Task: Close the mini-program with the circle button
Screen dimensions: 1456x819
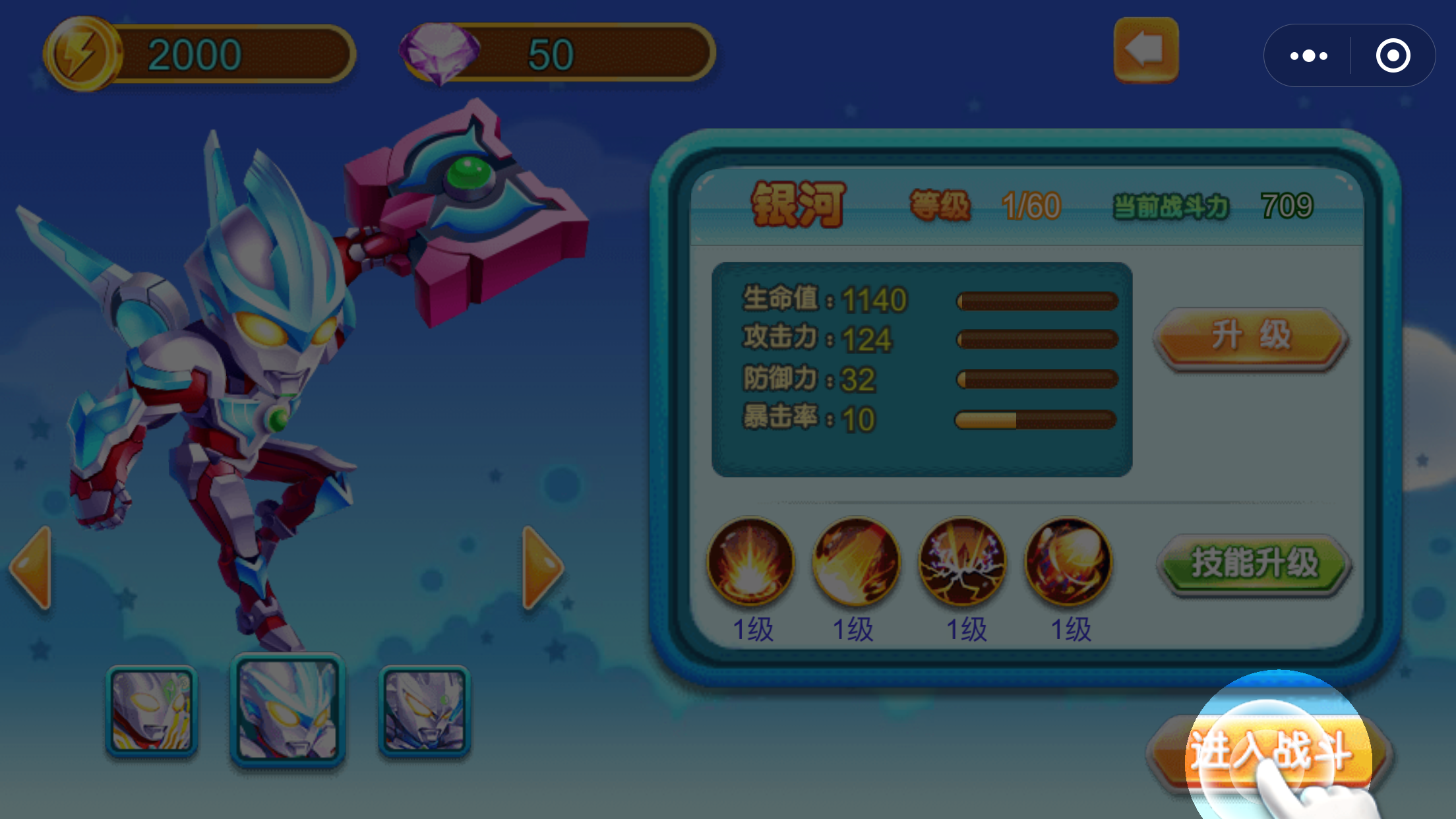Action: [1393, 56]
